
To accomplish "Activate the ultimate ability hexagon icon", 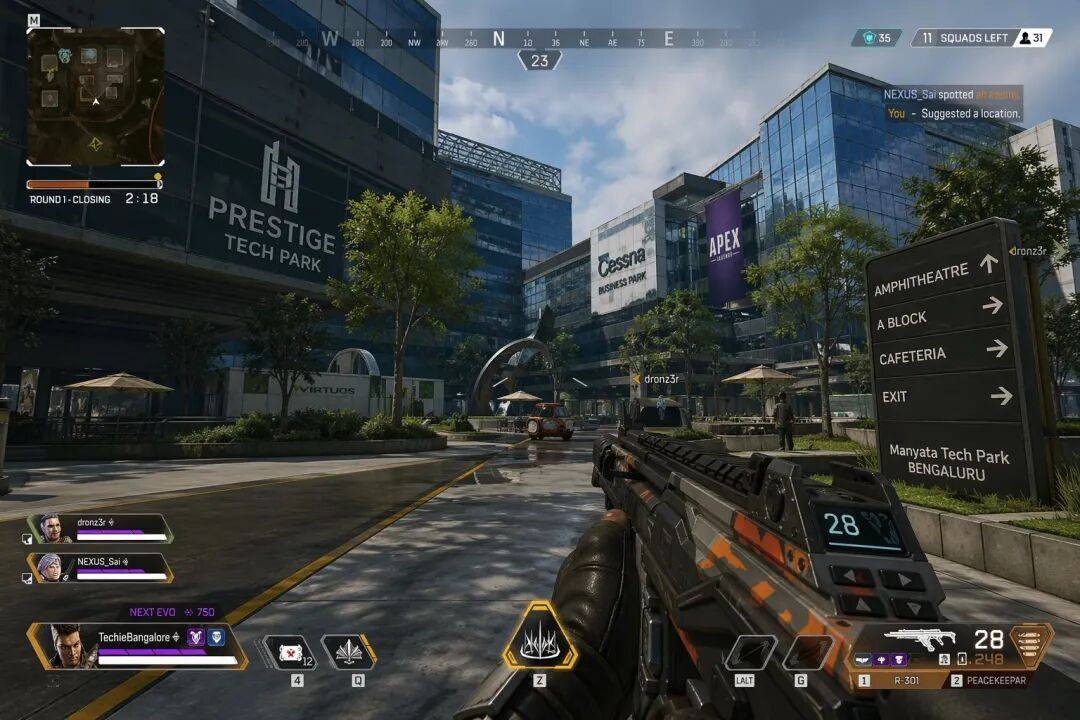I will click(539, 636).
